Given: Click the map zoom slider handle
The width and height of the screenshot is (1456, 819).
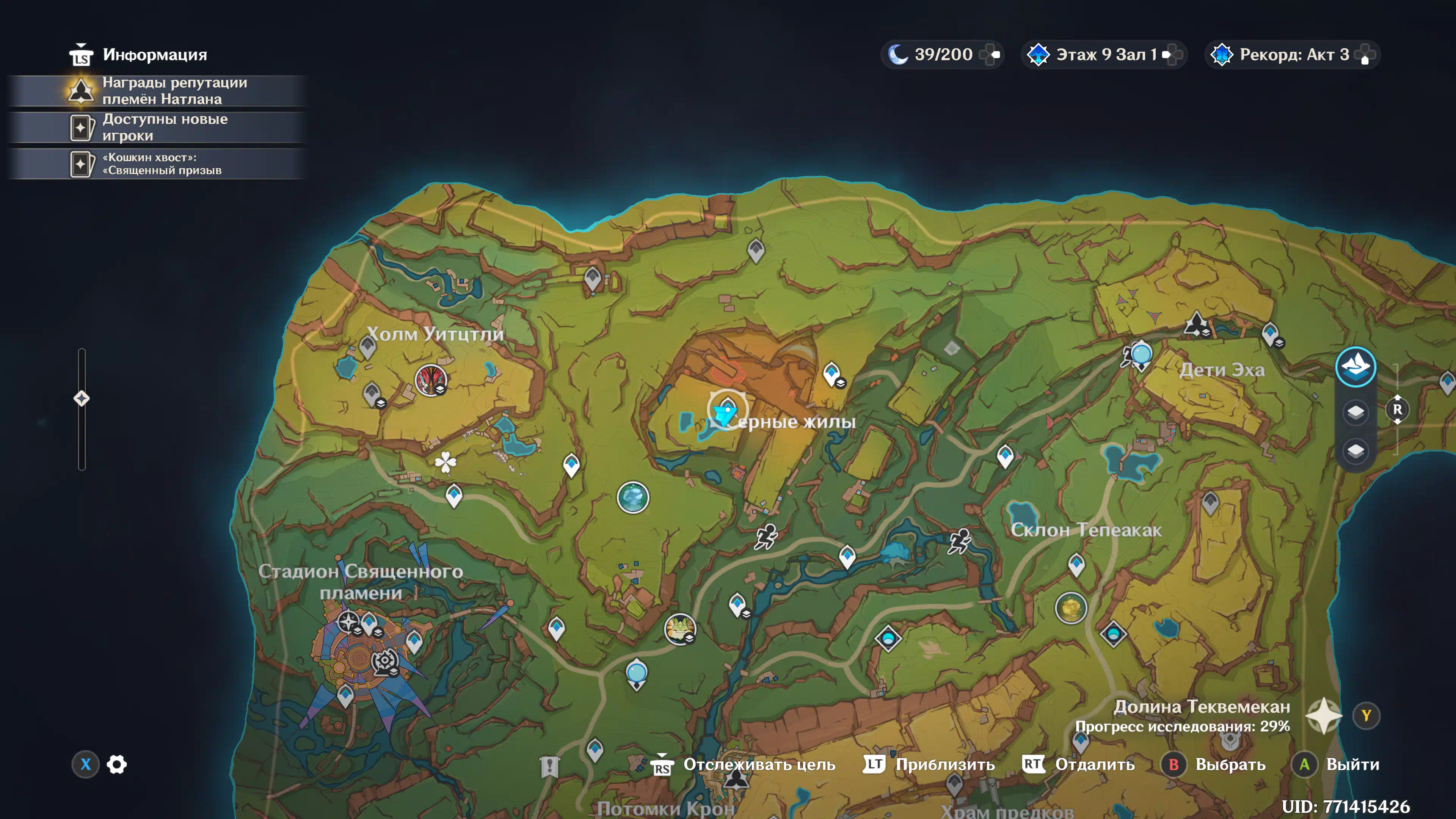Looking at the screenshot, I should click(x=82, y=399).
